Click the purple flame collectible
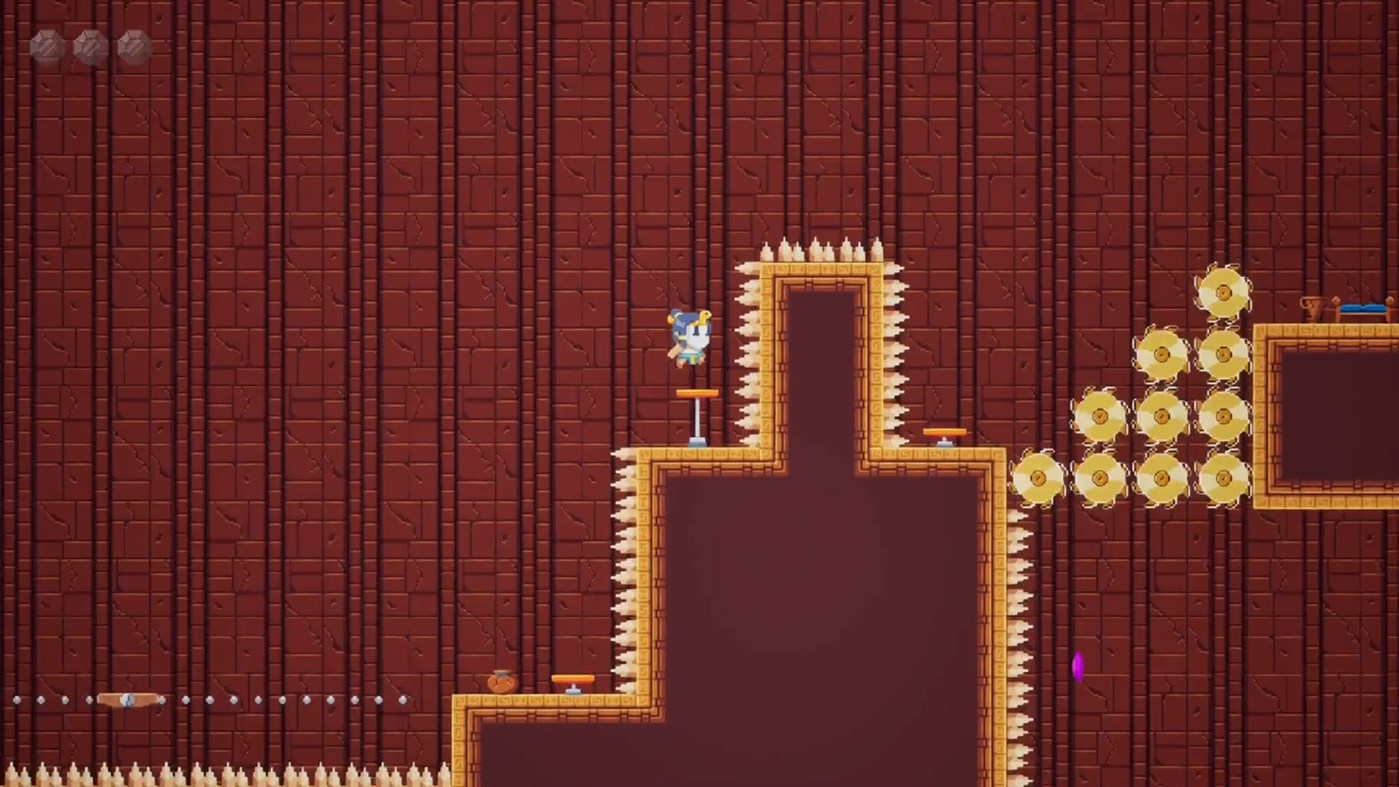This screenshot has height=787, width=1399. pyautogui.click(x=1078, y=668)
